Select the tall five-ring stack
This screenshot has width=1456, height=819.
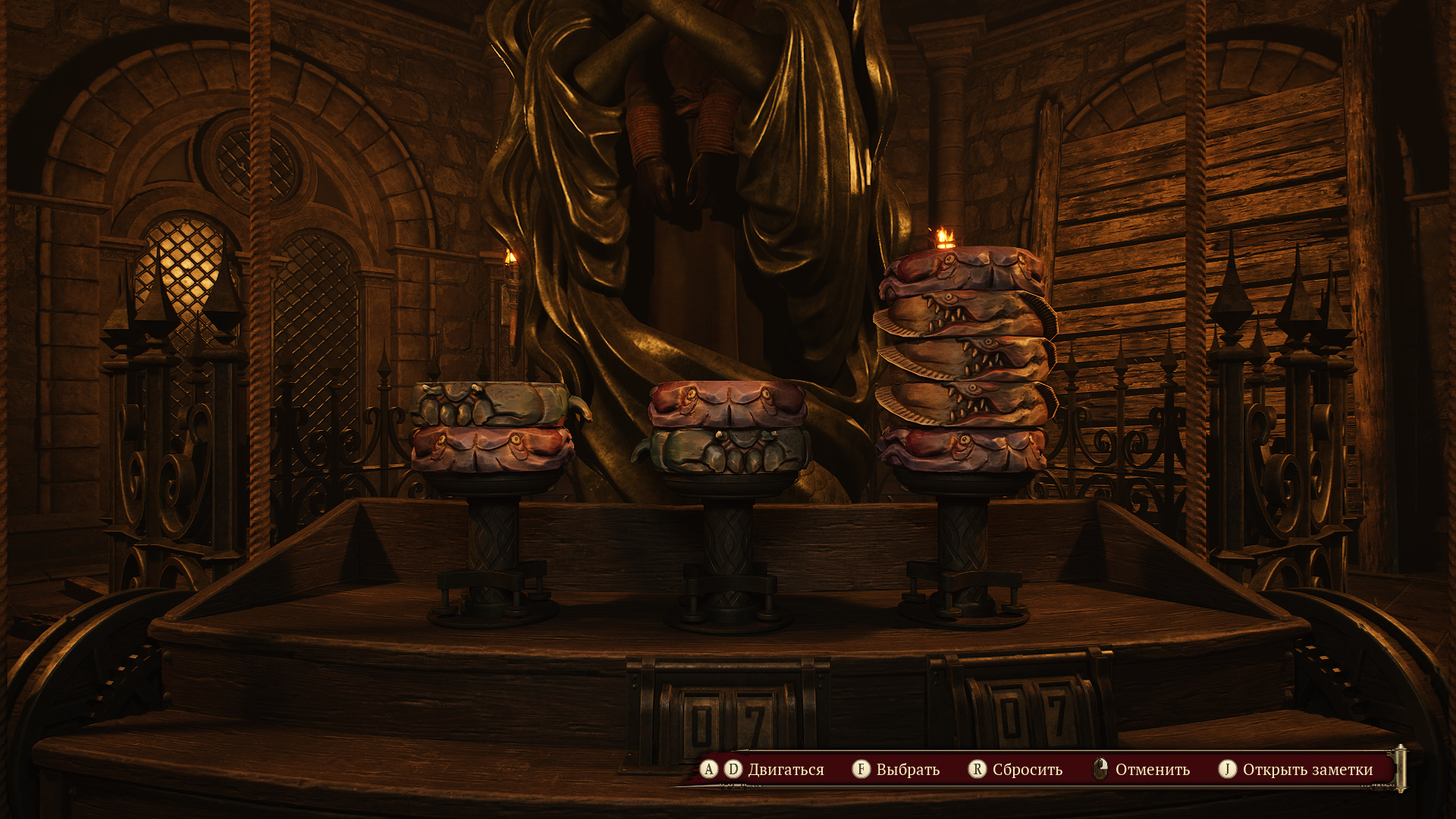point(963,360)
